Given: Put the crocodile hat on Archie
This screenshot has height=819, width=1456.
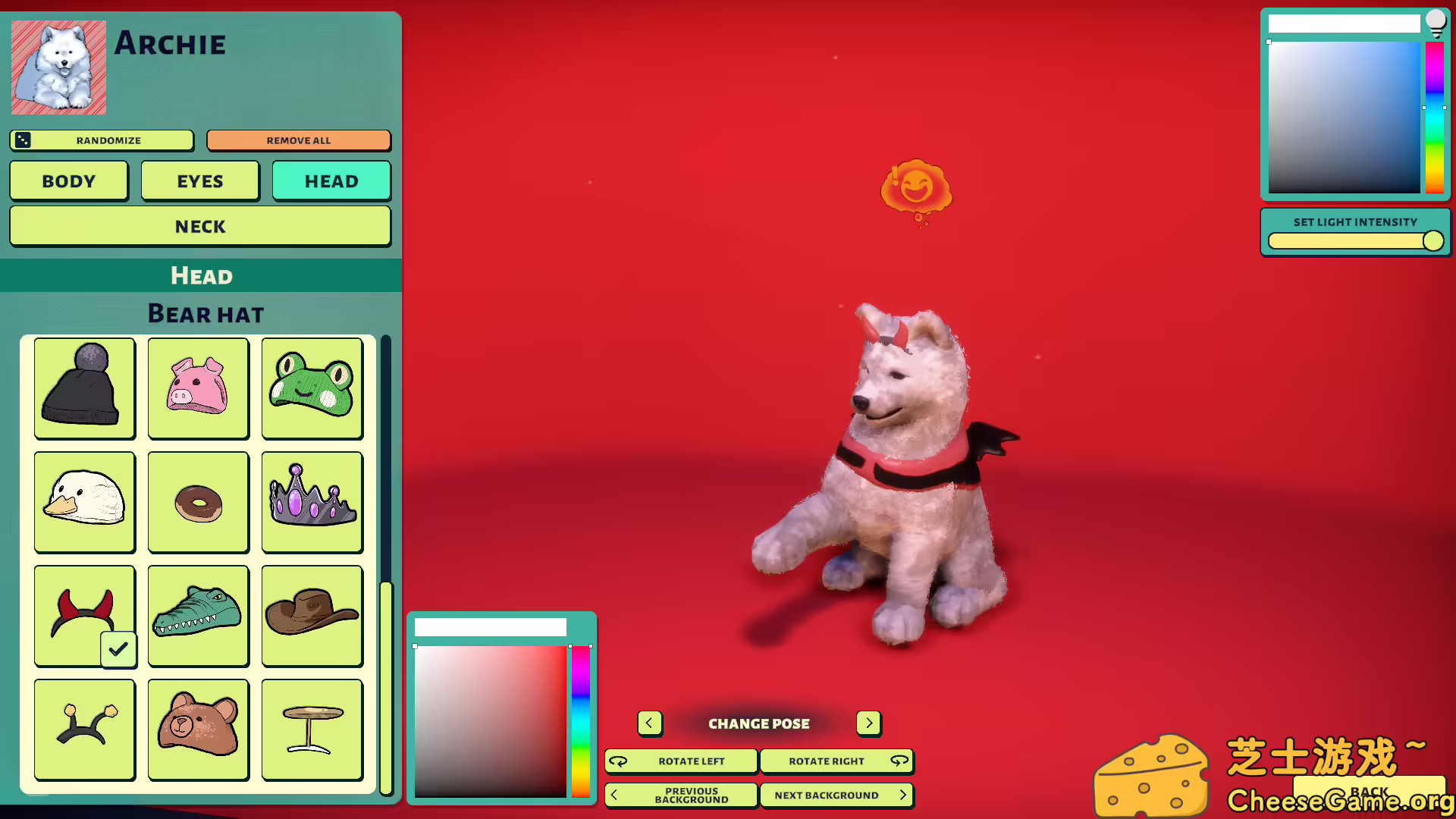Looking at the screenshot, I should coord(198,616).
